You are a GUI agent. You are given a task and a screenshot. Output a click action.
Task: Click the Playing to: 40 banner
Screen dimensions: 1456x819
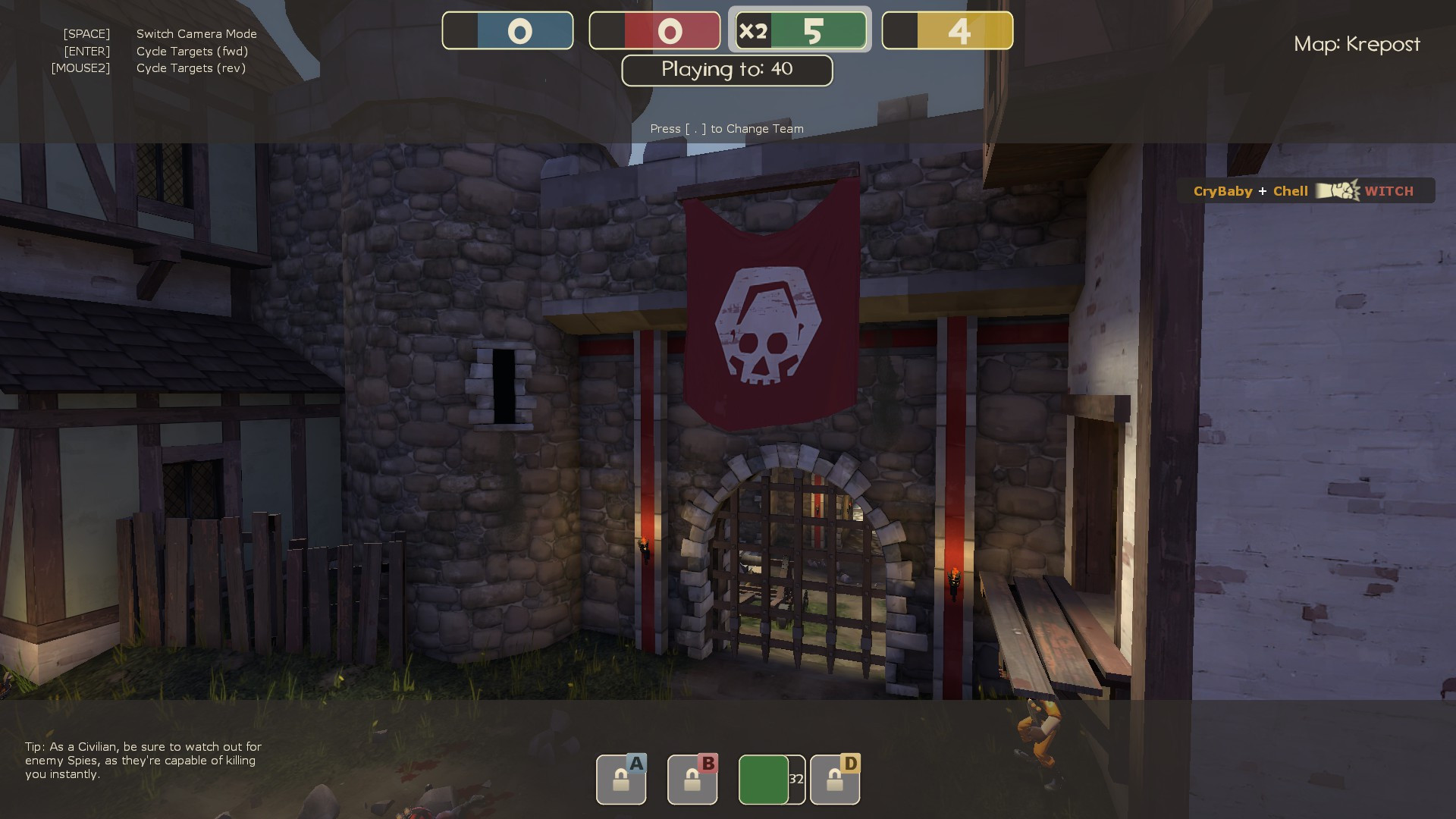pos(726,70)
